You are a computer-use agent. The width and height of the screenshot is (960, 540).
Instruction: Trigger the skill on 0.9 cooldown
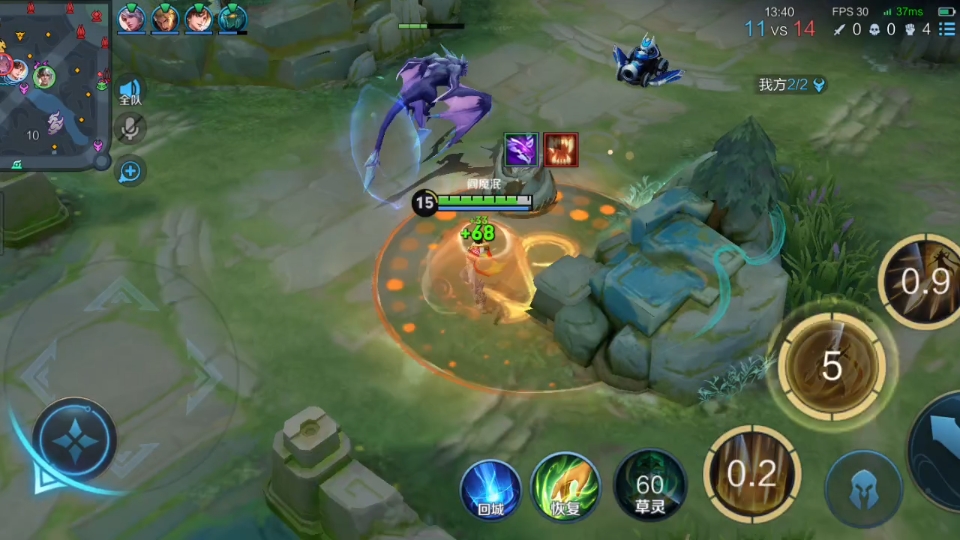[x=922, y=282]
